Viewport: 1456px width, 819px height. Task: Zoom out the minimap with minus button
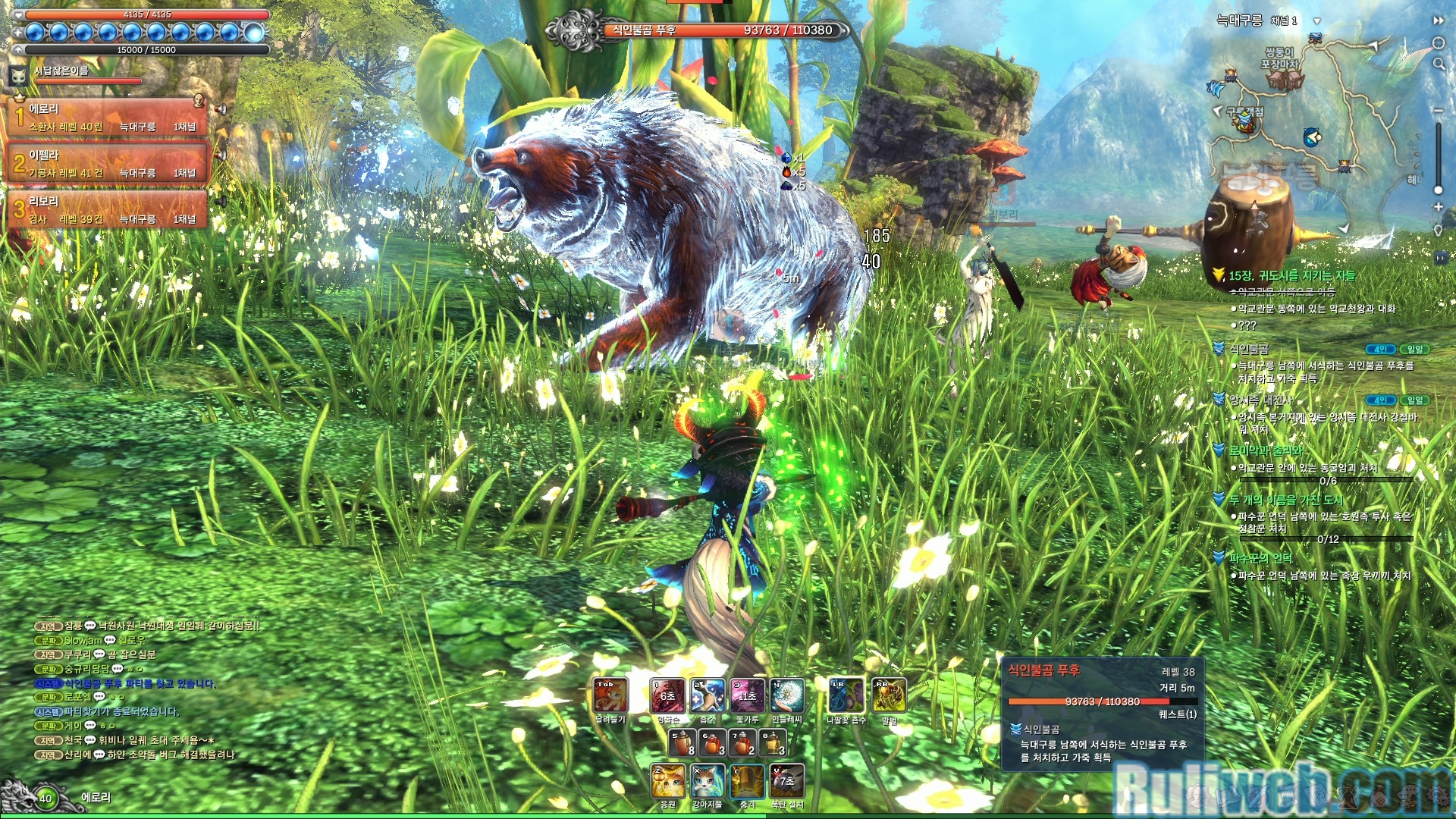[x=1438, y=111]
